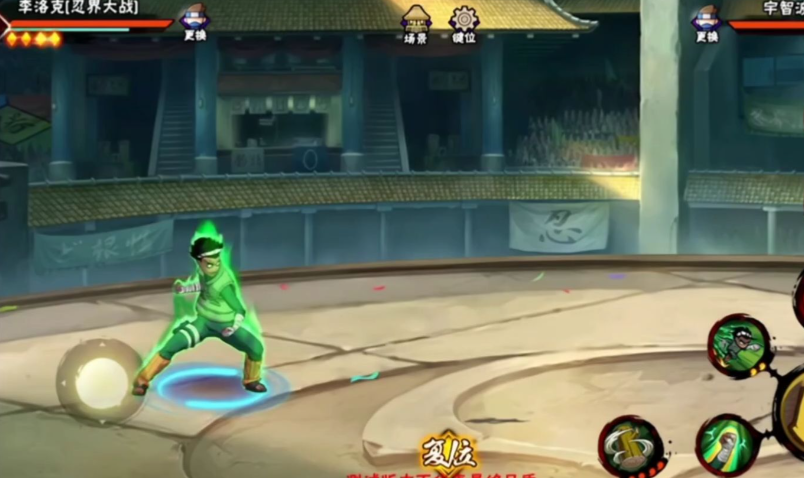Tap the virtual movement joystick
Screen dimensions: 804x478
pyautogui.click(x=100, y=382)
